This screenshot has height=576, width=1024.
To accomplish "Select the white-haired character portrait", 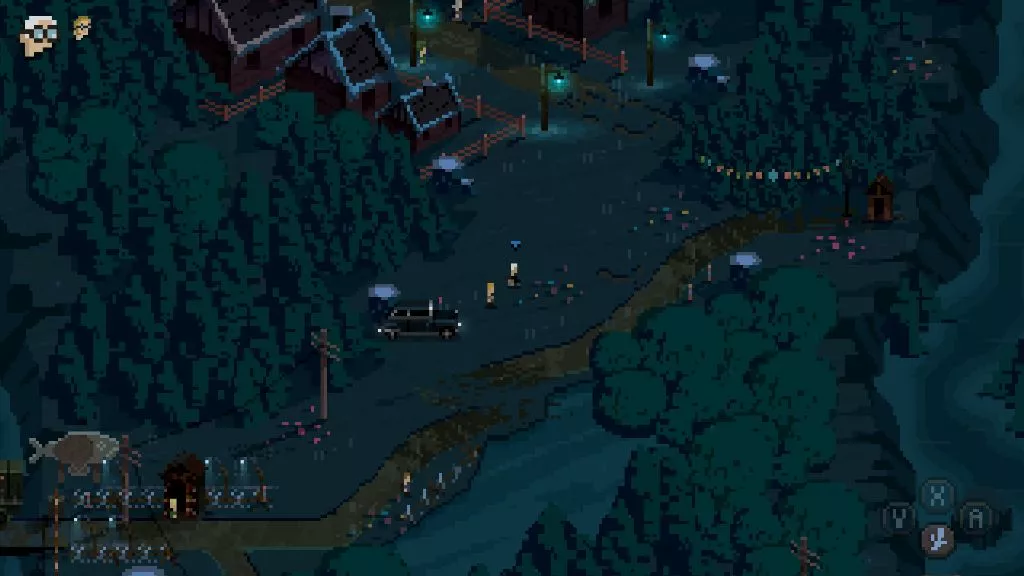I will pyautogui.click(x=39, y=33).
